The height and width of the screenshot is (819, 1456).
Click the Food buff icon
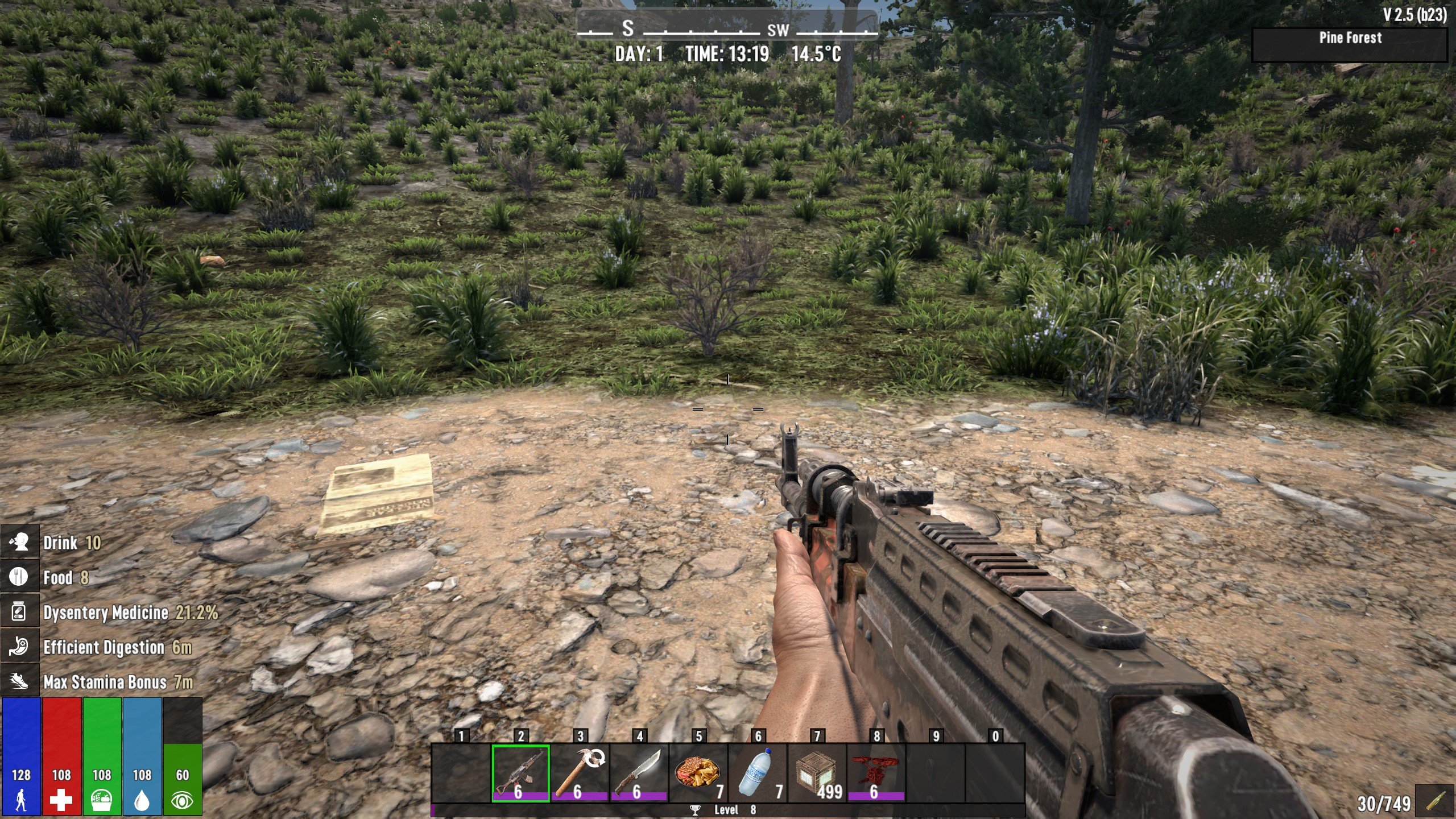click(20, 577)
